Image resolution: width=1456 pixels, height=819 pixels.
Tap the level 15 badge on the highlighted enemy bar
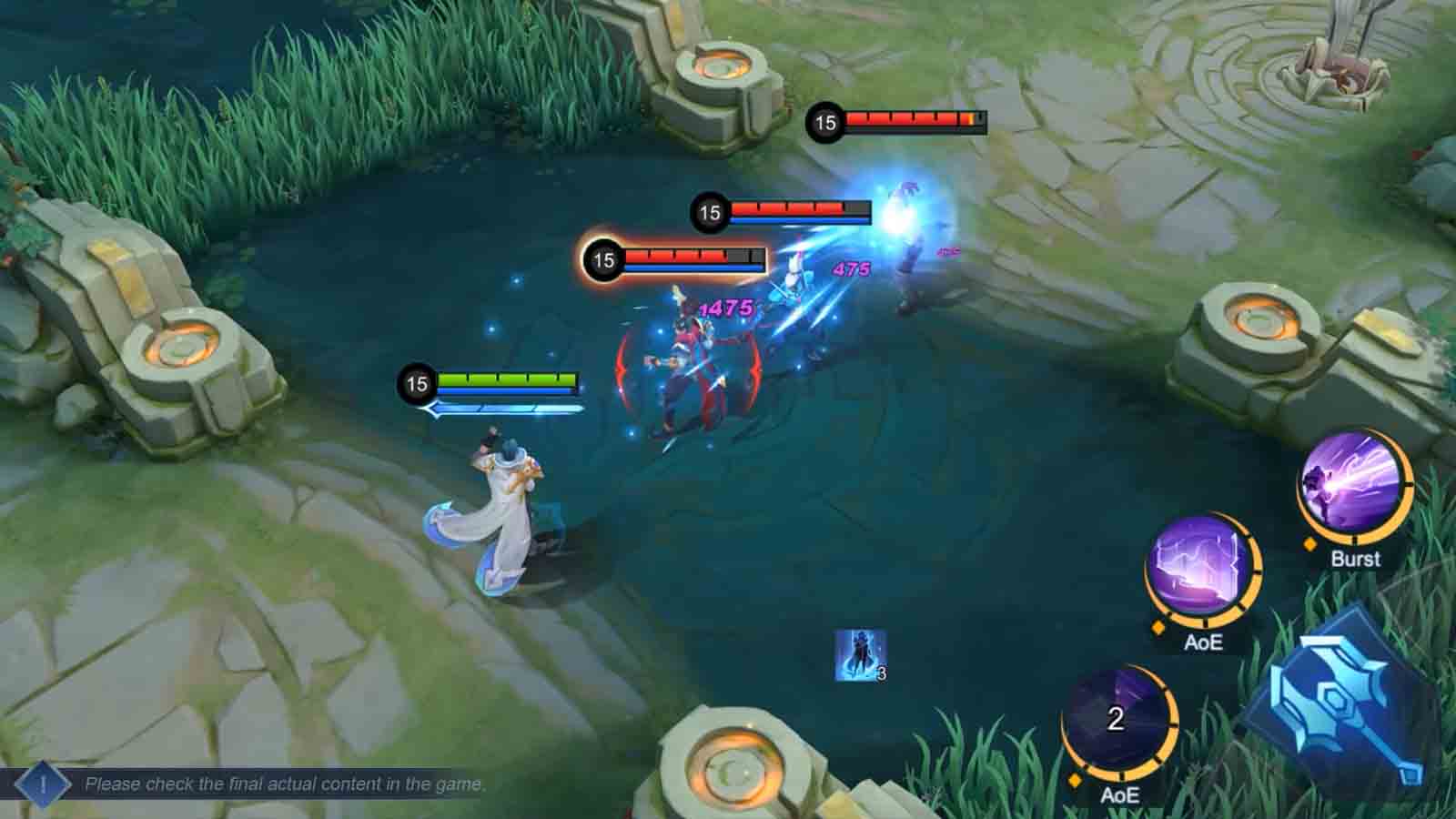pyautogui.click(x=602, y=260)
